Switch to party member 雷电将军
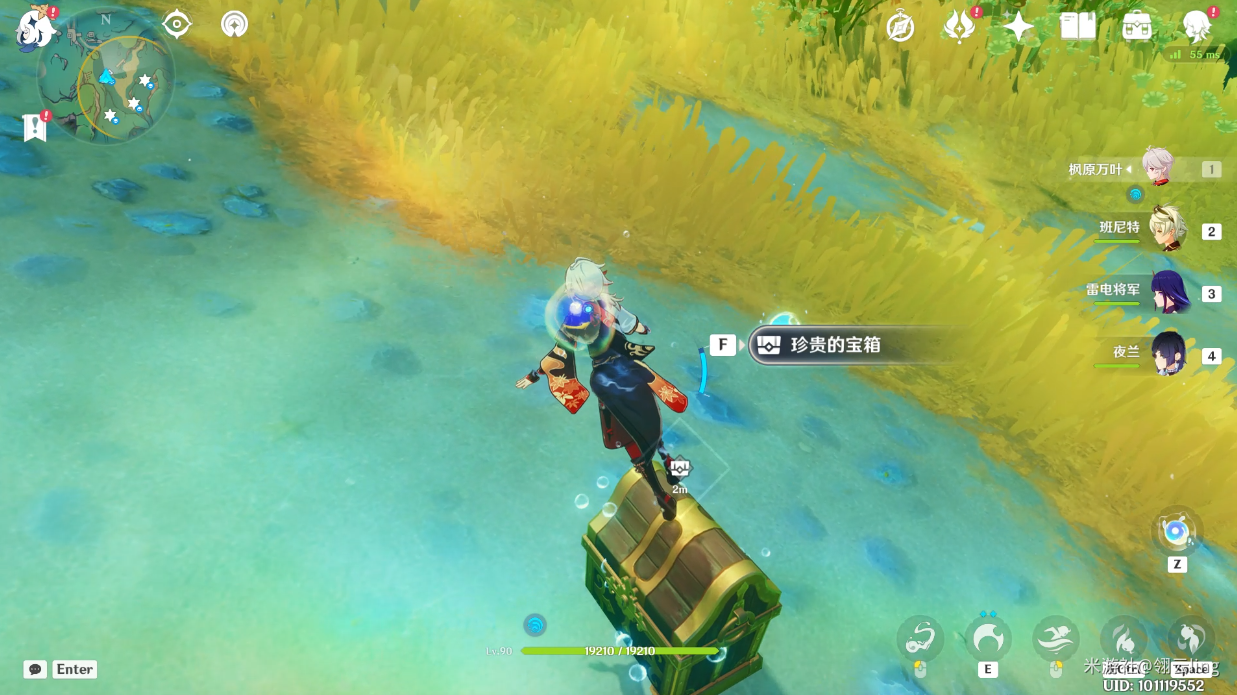1237x695 pixels. coord(1167,292)
